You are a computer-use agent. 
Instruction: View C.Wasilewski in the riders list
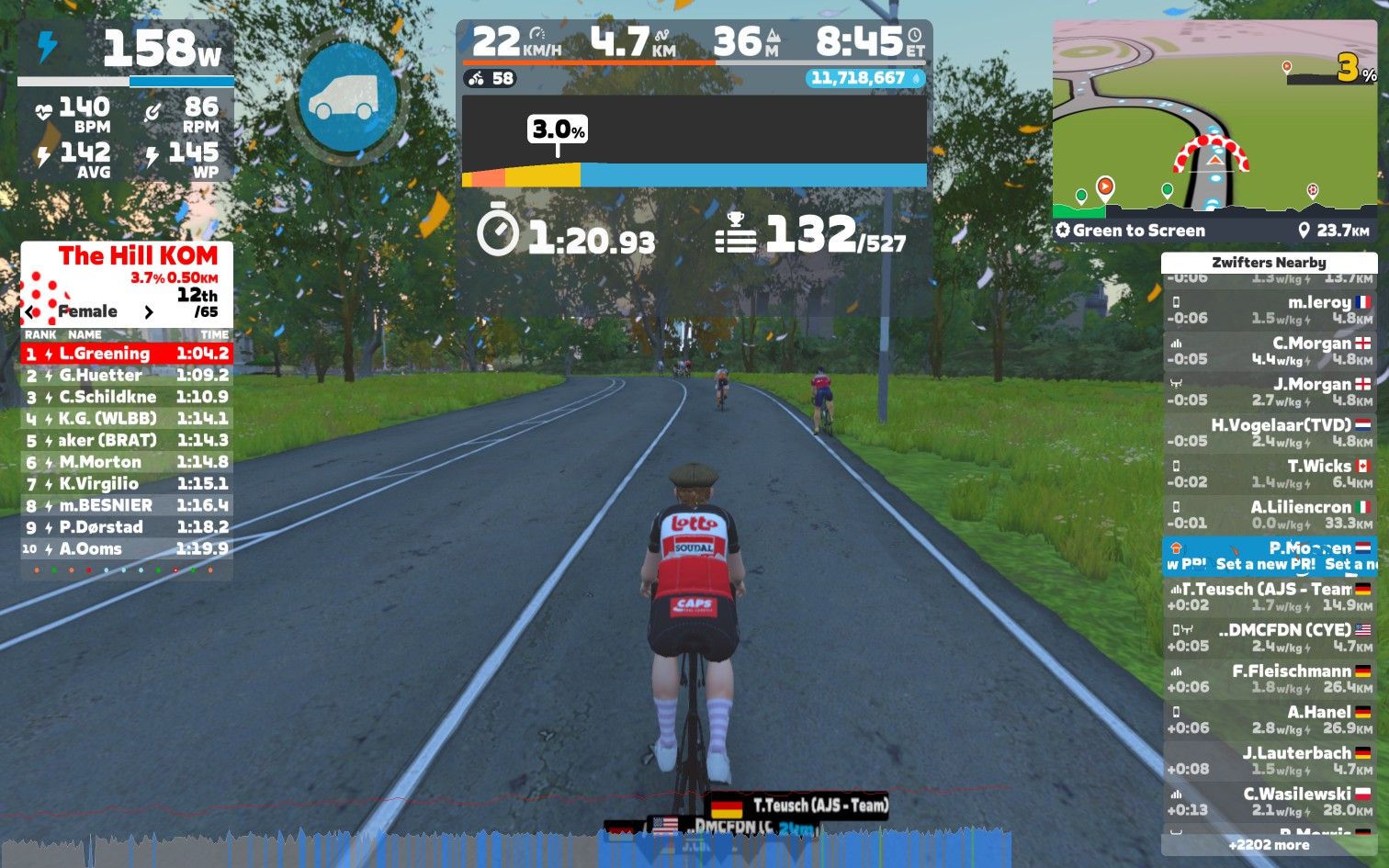click(1270, 801)
